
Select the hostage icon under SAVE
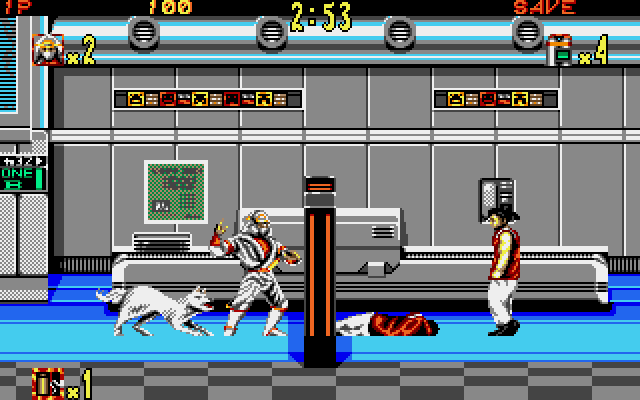560,49
